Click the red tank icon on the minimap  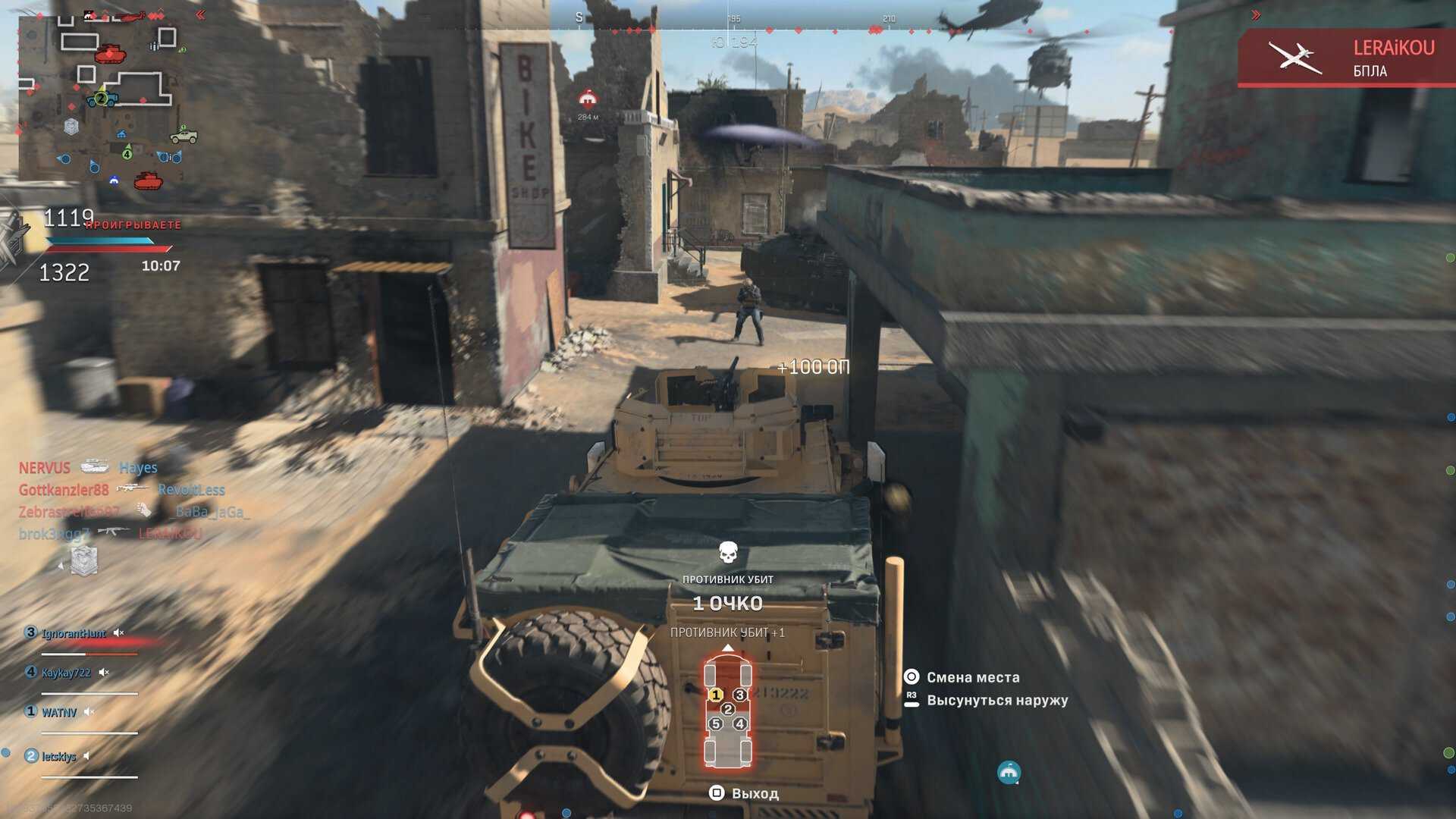[110, 53]
